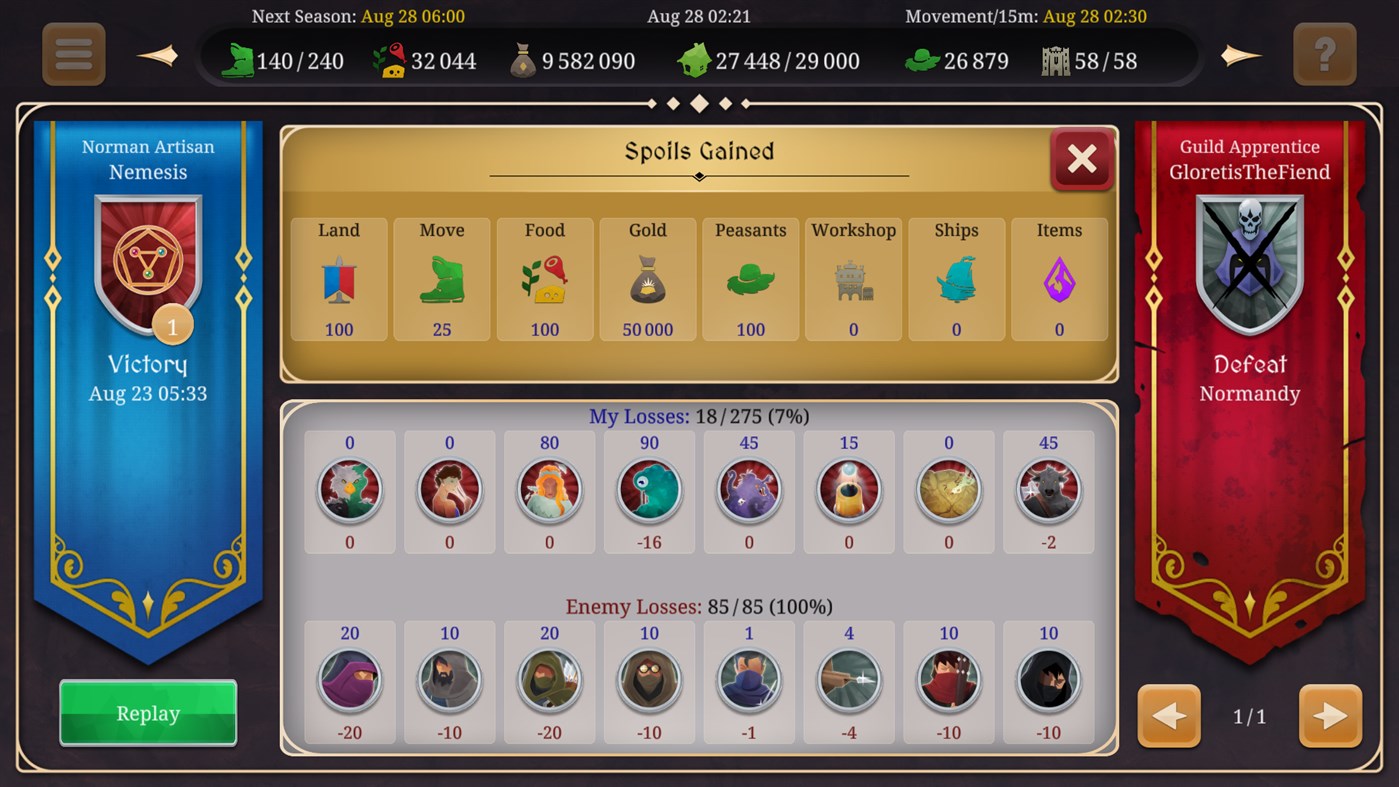Image resolution: width=1399 pixels, height=787 pixels.
Task: View the Ships spoils icon
Action: [956, 281]
